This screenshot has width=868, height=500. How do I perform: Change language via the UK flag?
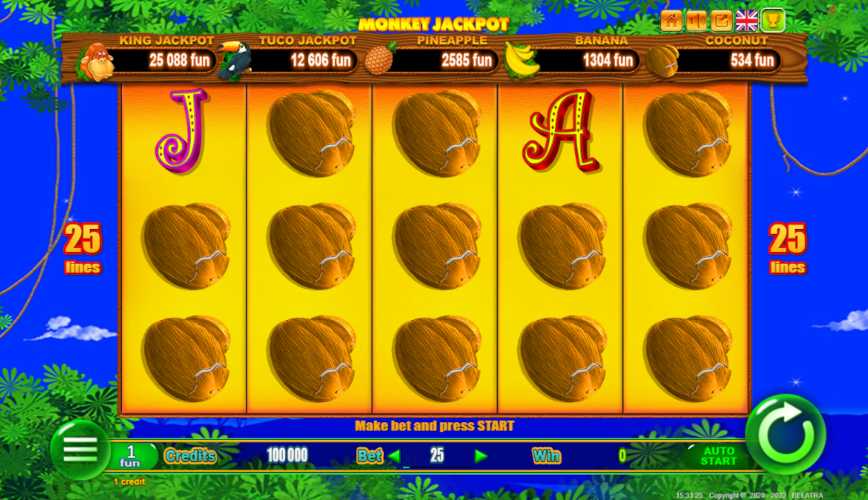[x=747, y=20]
